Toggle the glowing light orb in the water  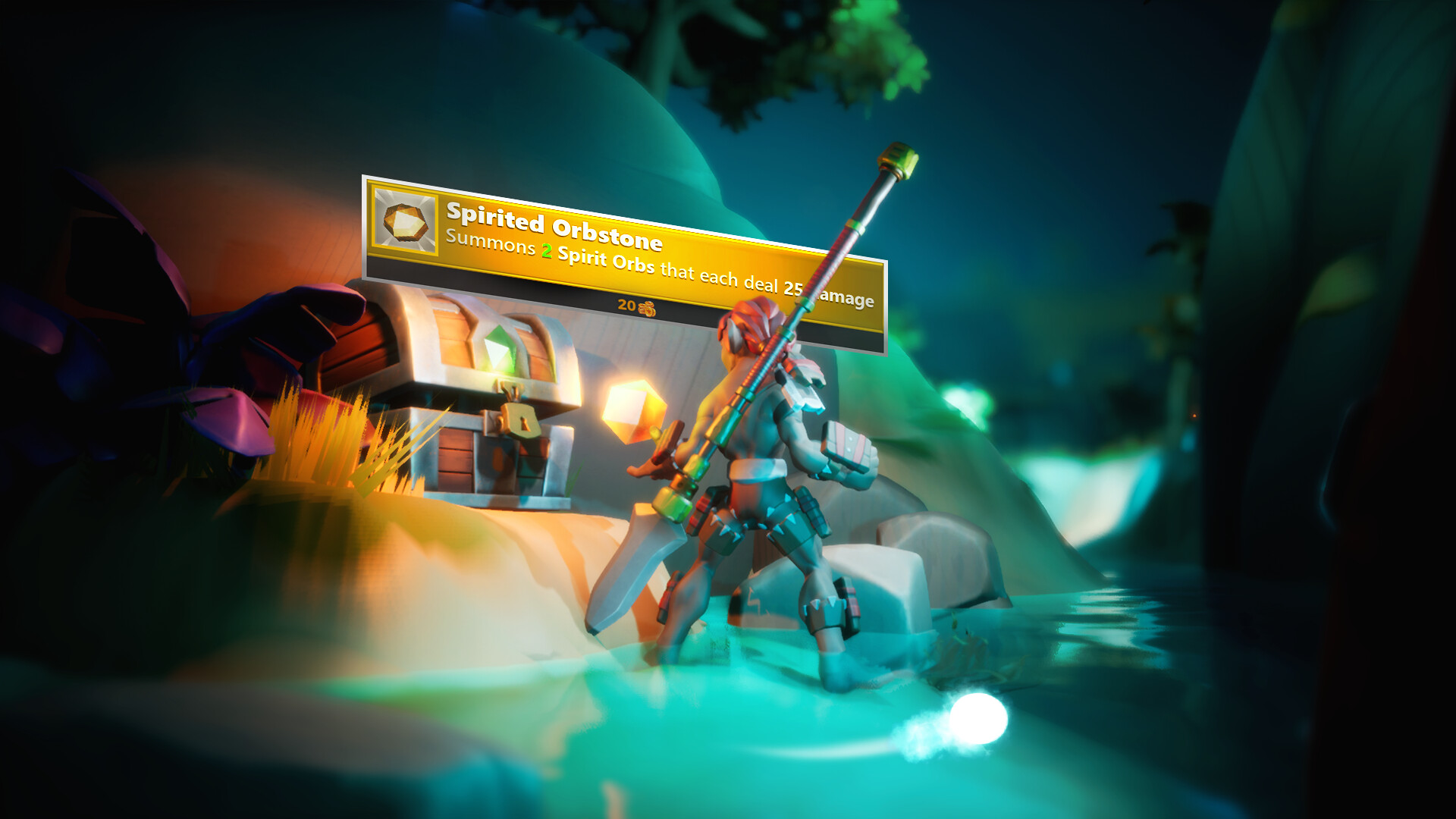click(x=978, y=717)
